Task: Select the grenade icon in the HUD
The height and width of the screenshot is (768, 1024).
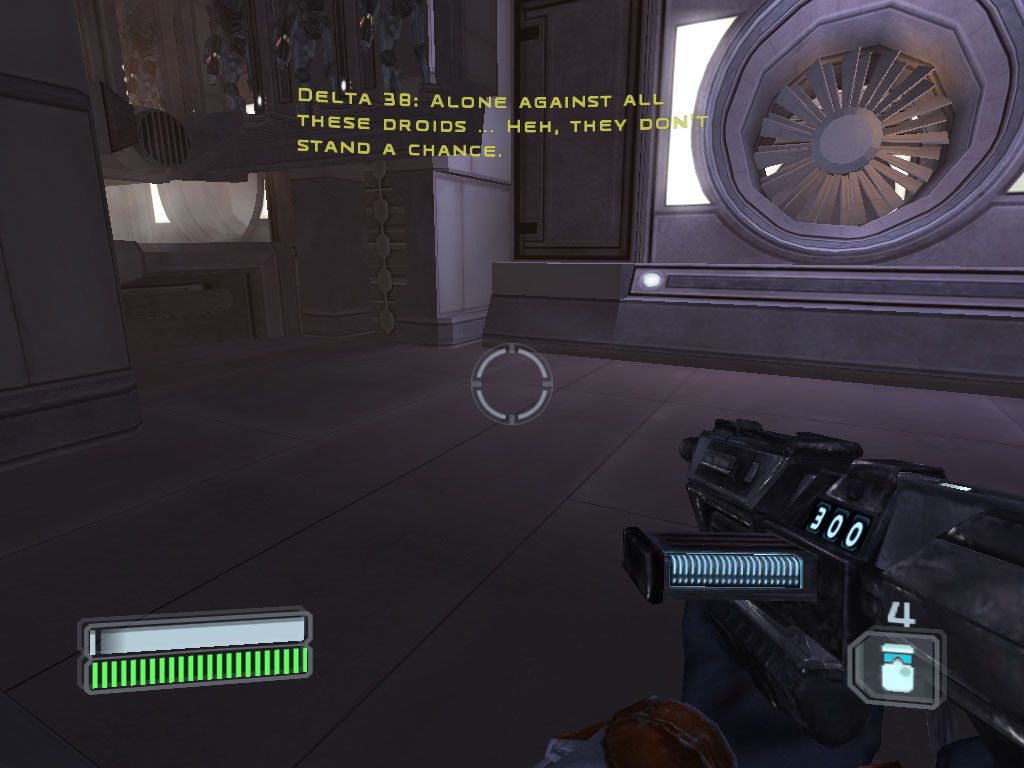Action: (x=895, y=668)
